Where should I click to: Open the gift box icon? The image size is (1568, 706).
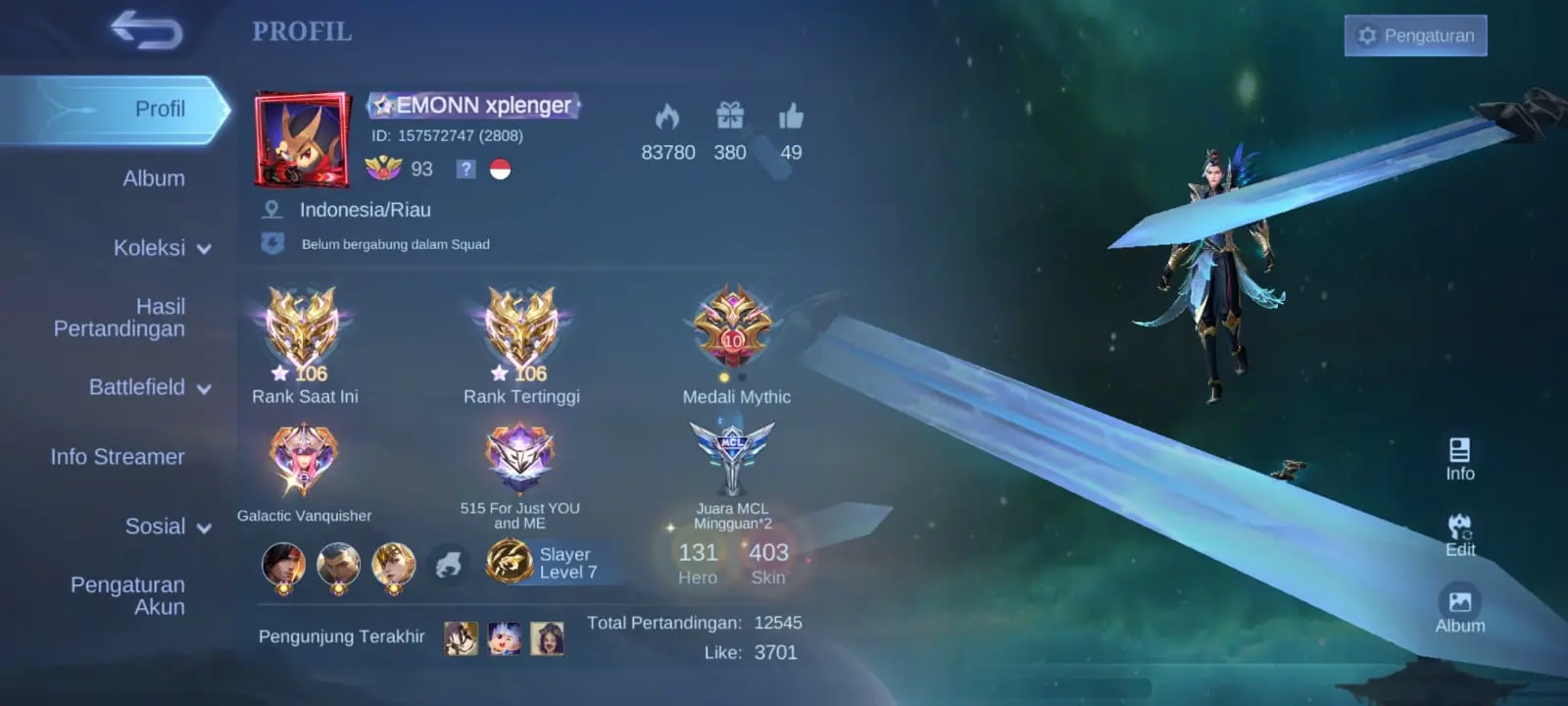tap(730, 117)
